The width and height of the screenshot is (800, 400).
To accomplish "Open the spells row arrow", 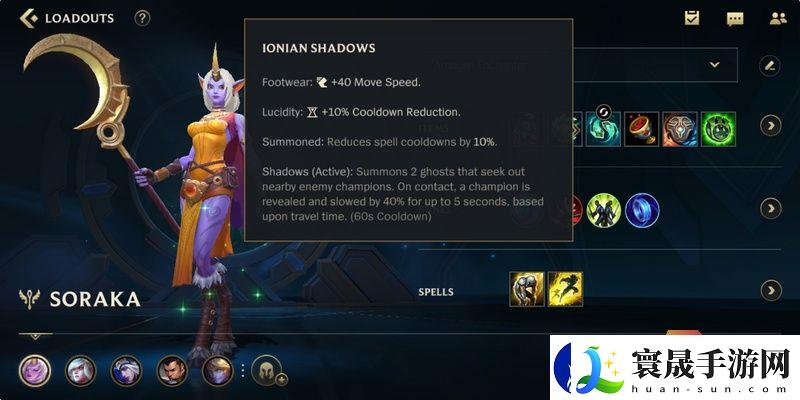I will coord(770,290).
